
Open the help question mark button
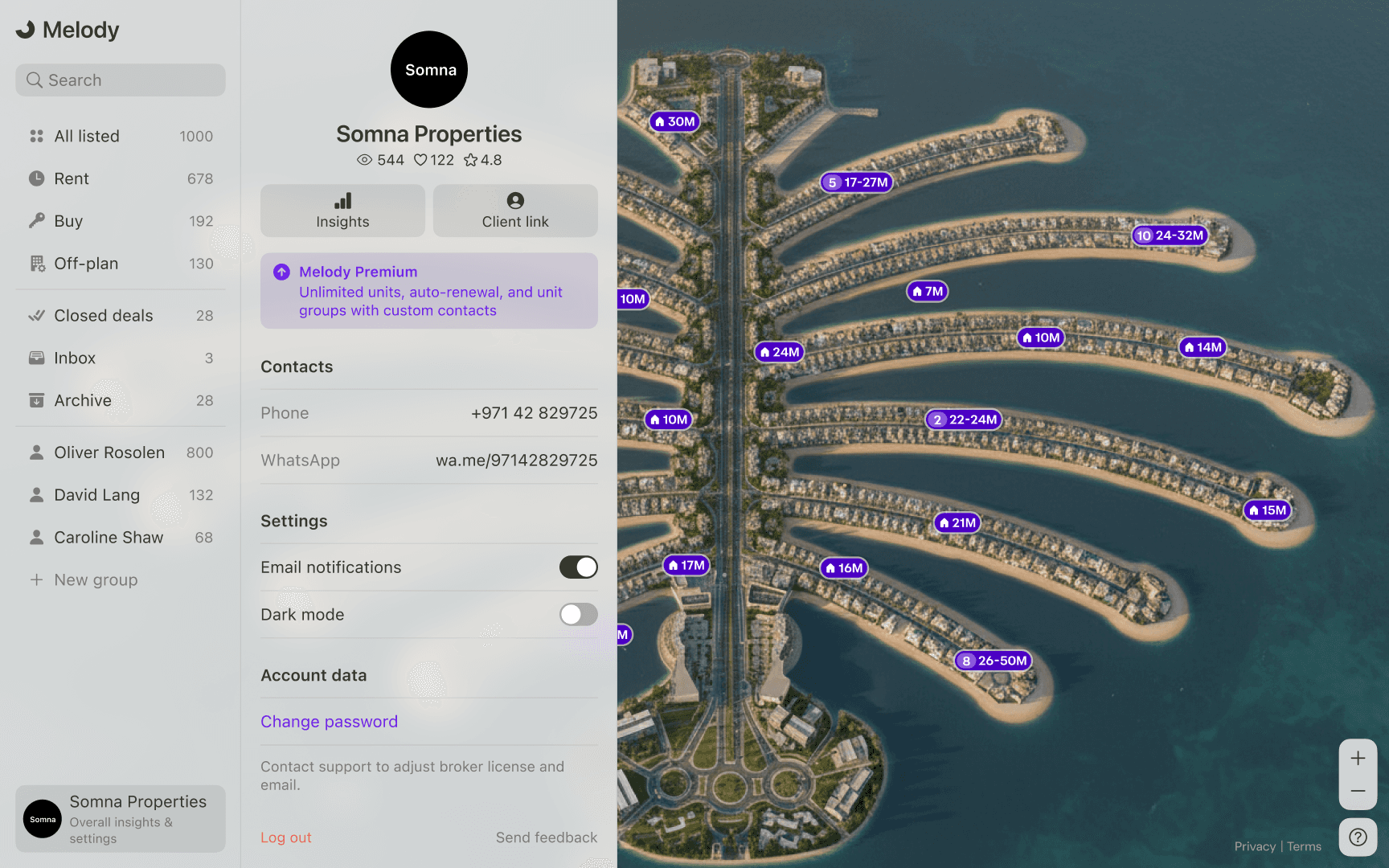coord(1358,837)
